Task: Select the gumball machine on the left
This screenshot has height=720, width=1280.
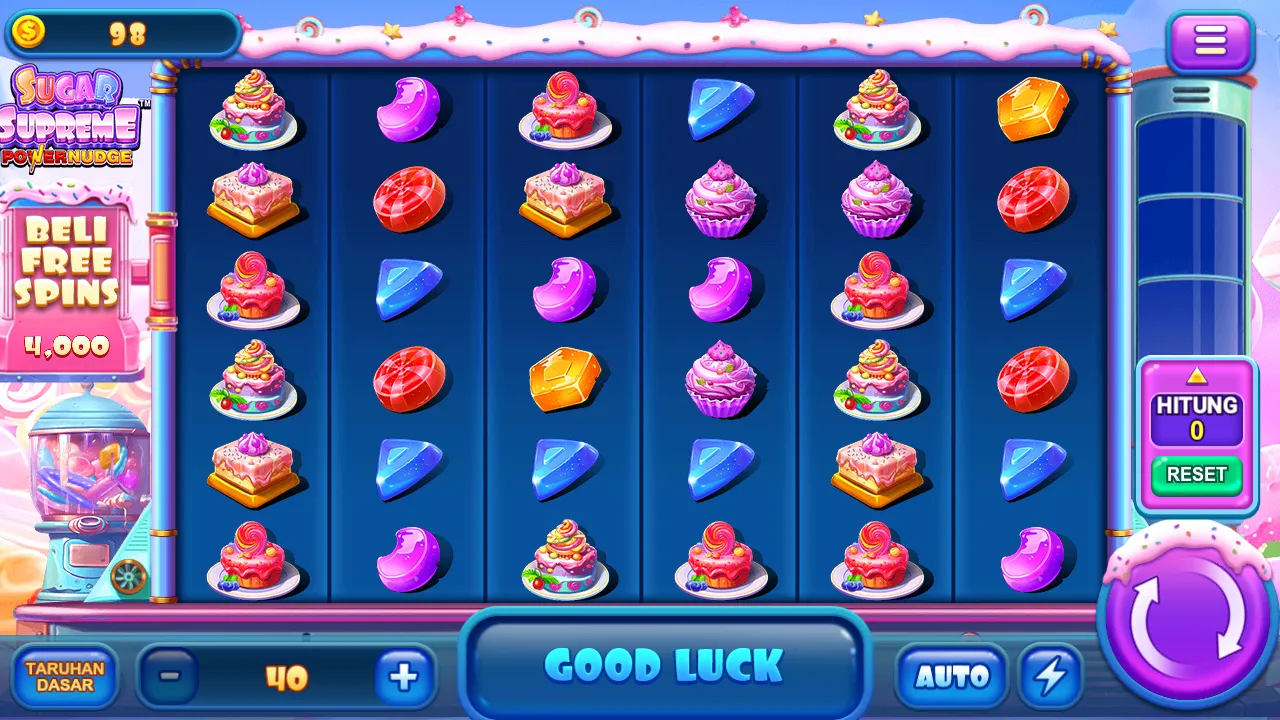Action: pos(80,480)
